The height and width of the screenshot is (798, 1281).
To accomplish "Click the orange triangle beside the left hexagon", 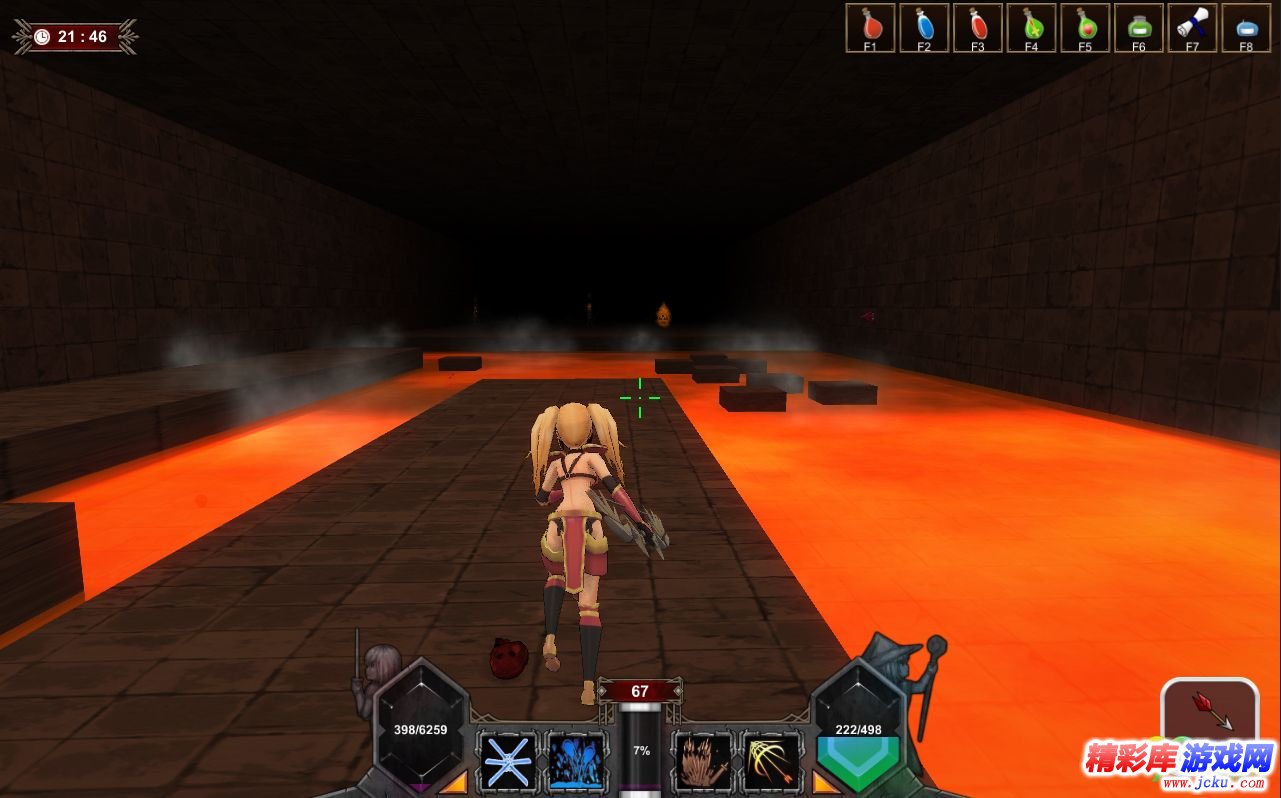I will point(453,781).
